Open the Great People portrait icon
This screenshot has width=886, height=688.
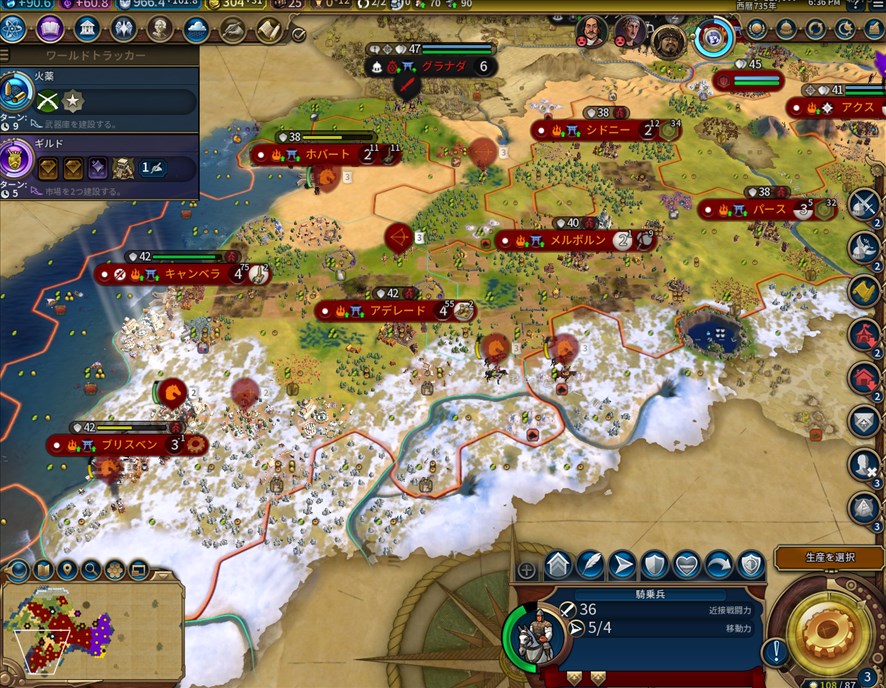(x=160, y=28)
